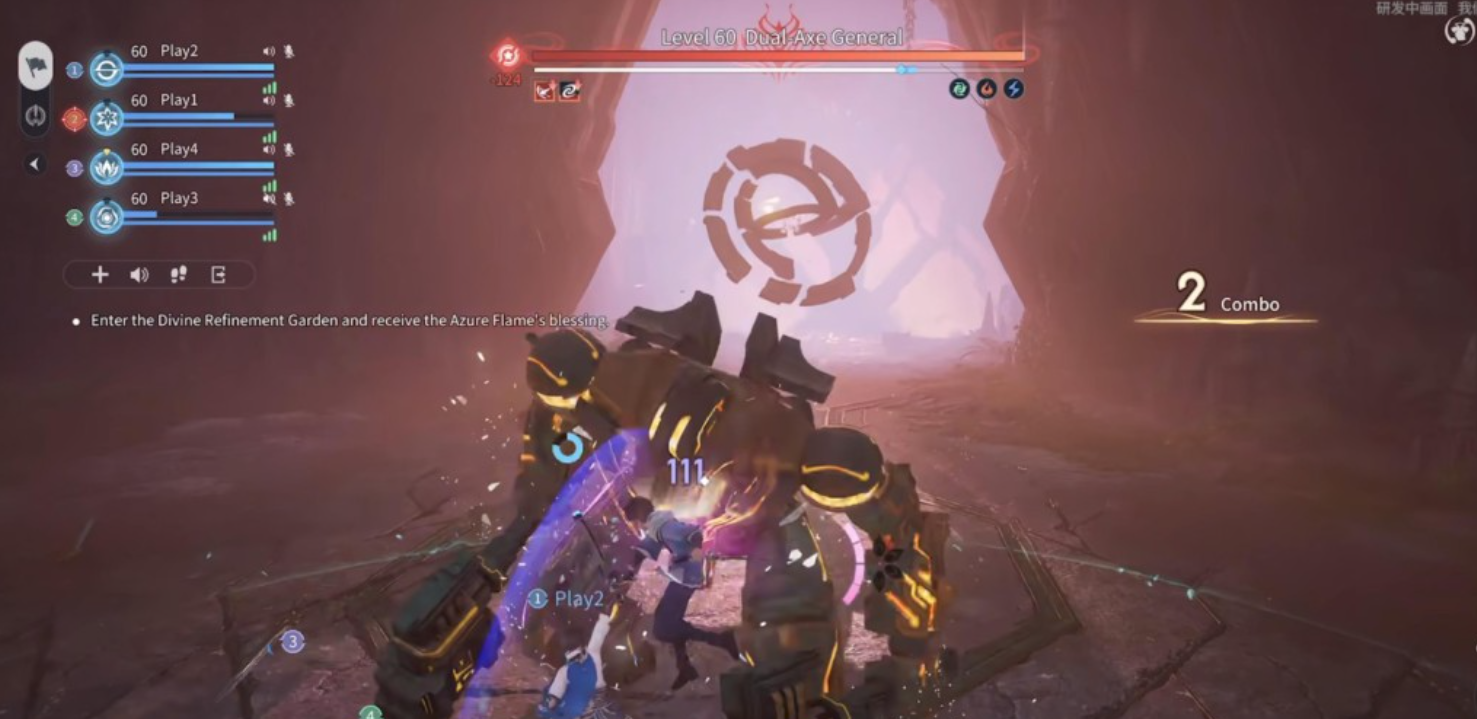Click the plus button to add party member
Screen dimensions: 1477x719
100,275
